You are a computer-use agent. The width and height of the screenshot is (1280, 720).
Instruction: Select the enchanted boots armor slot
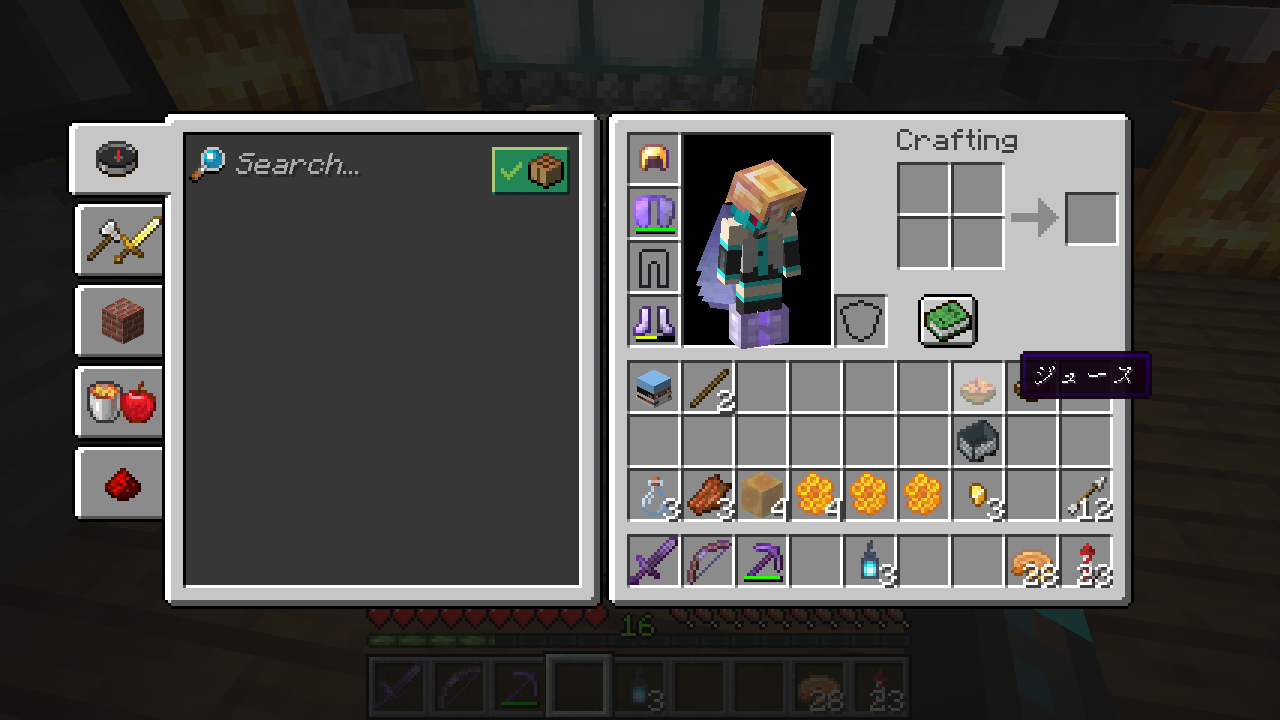click(655, 321)
